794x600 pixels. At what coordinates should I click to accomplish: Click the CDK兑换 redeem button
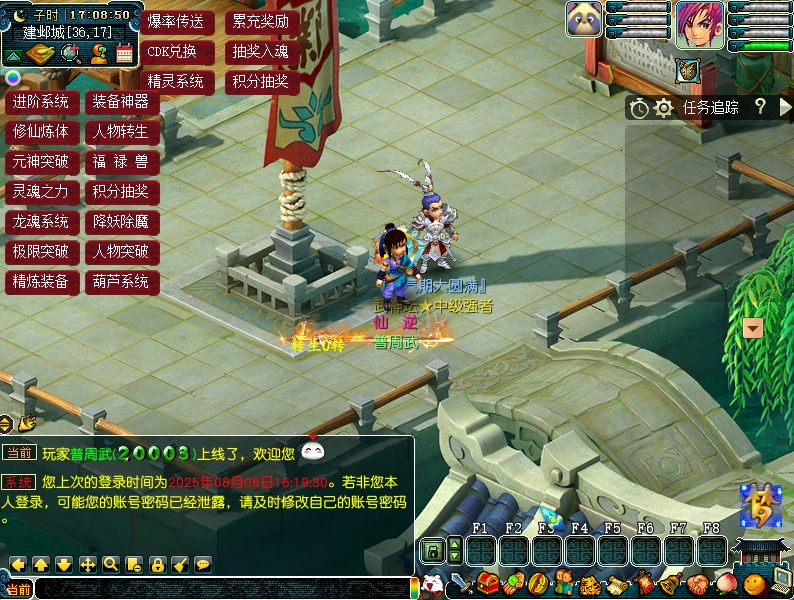pos(176,51)
